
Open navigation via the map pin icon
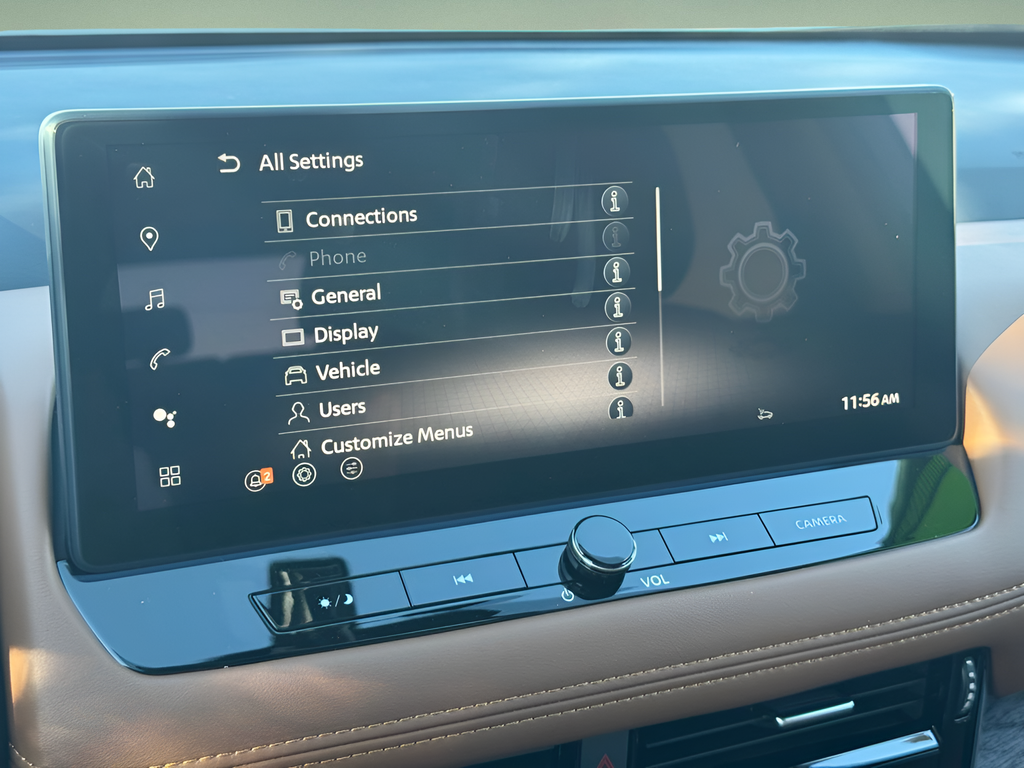149,238
